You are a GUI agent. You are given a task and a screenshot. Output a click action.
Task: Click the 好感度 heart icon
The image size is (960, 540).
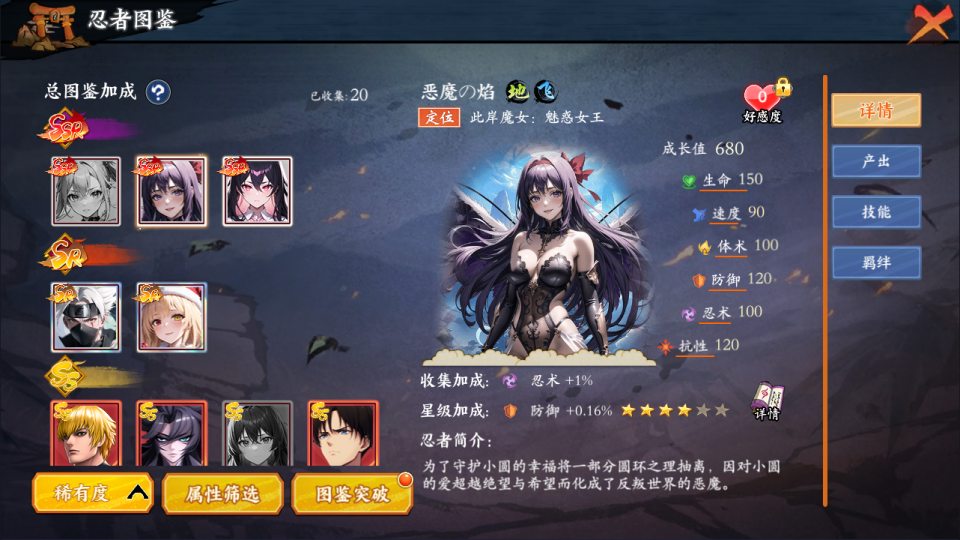[x=762, y=98]
